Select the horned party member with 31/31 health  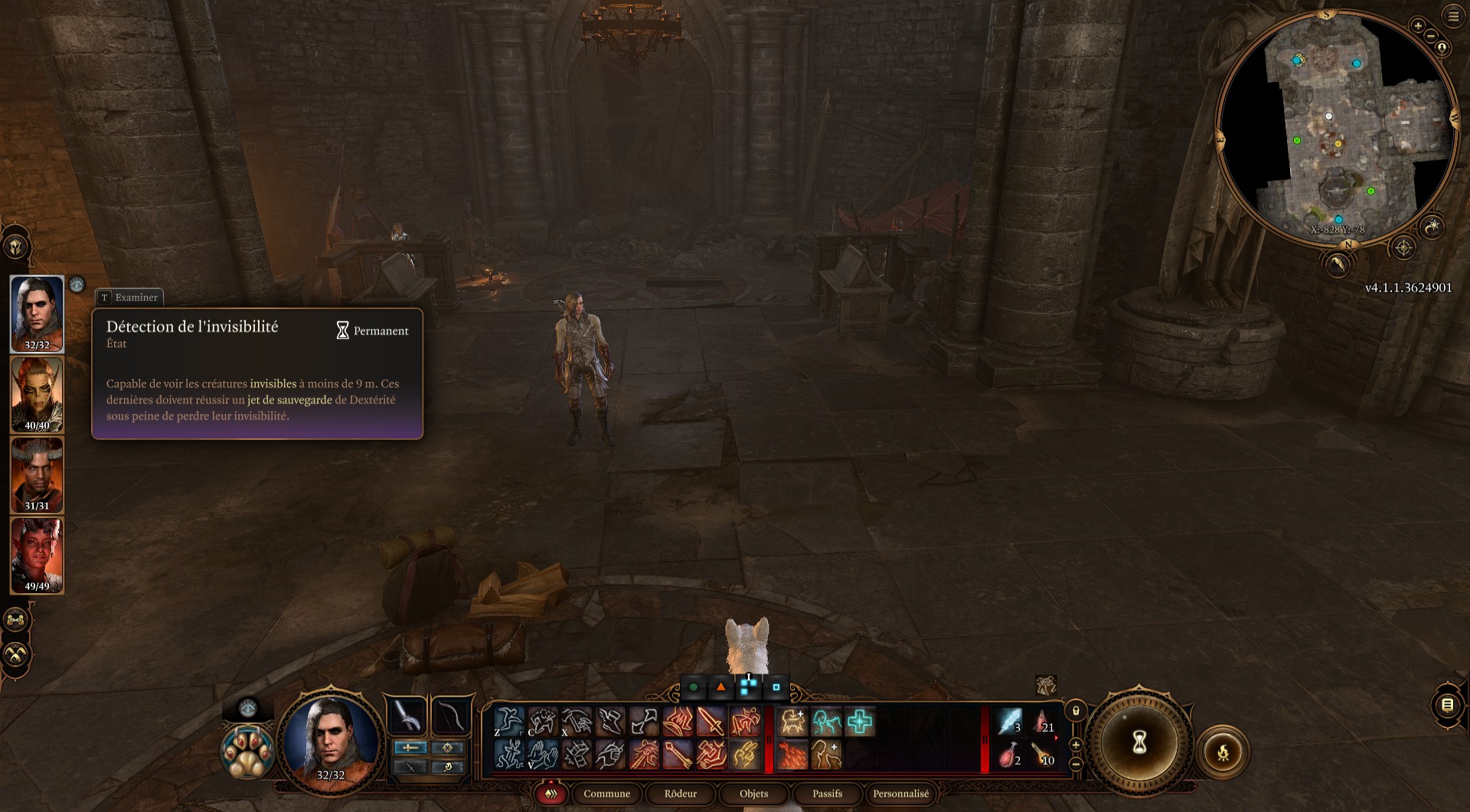pyautogui.click(x=37, y=474)
